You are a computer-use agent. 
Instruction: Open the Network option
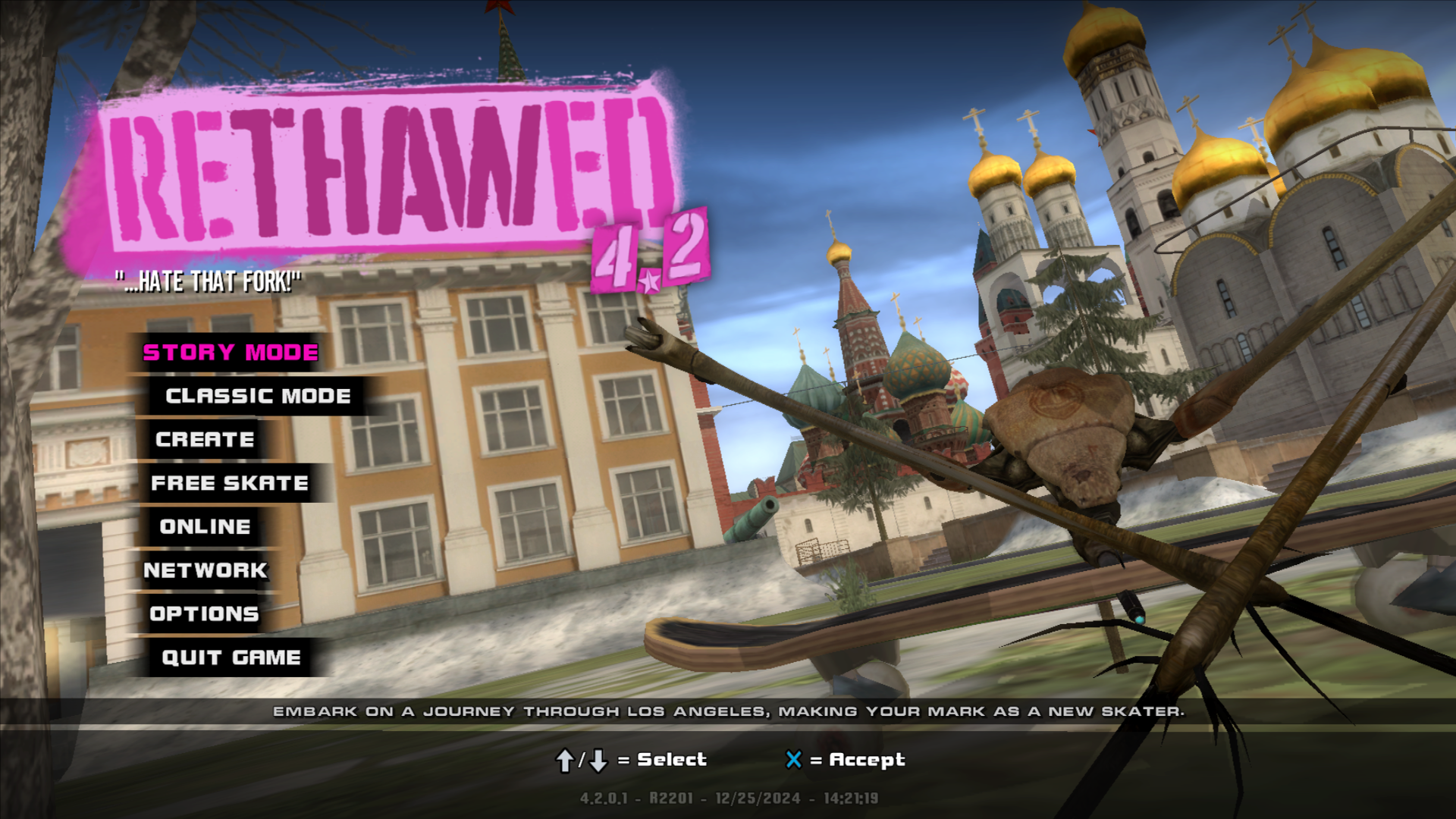[x=206, y=570]
